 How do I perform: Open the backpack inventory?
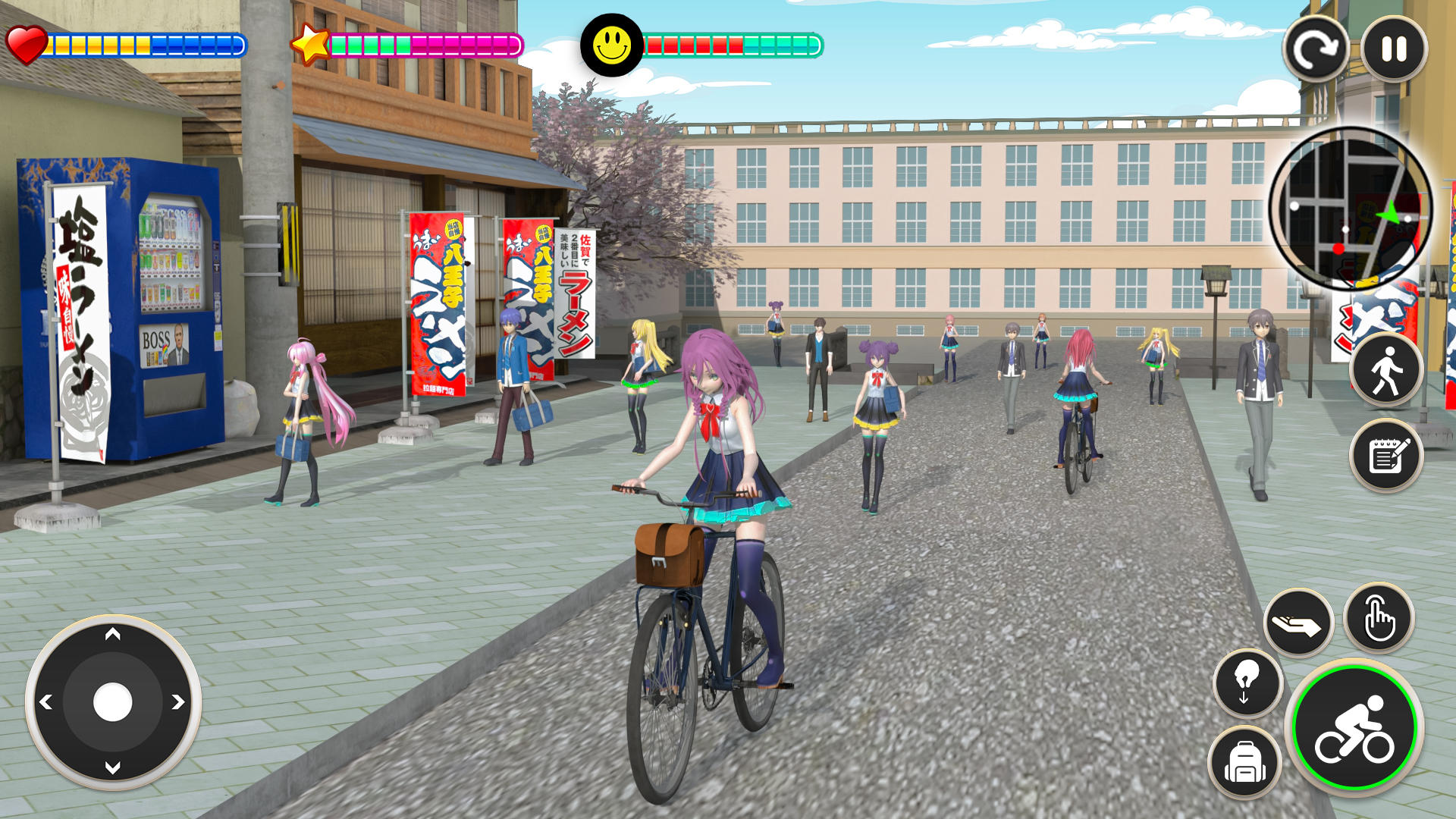[x=1244, y=761]
